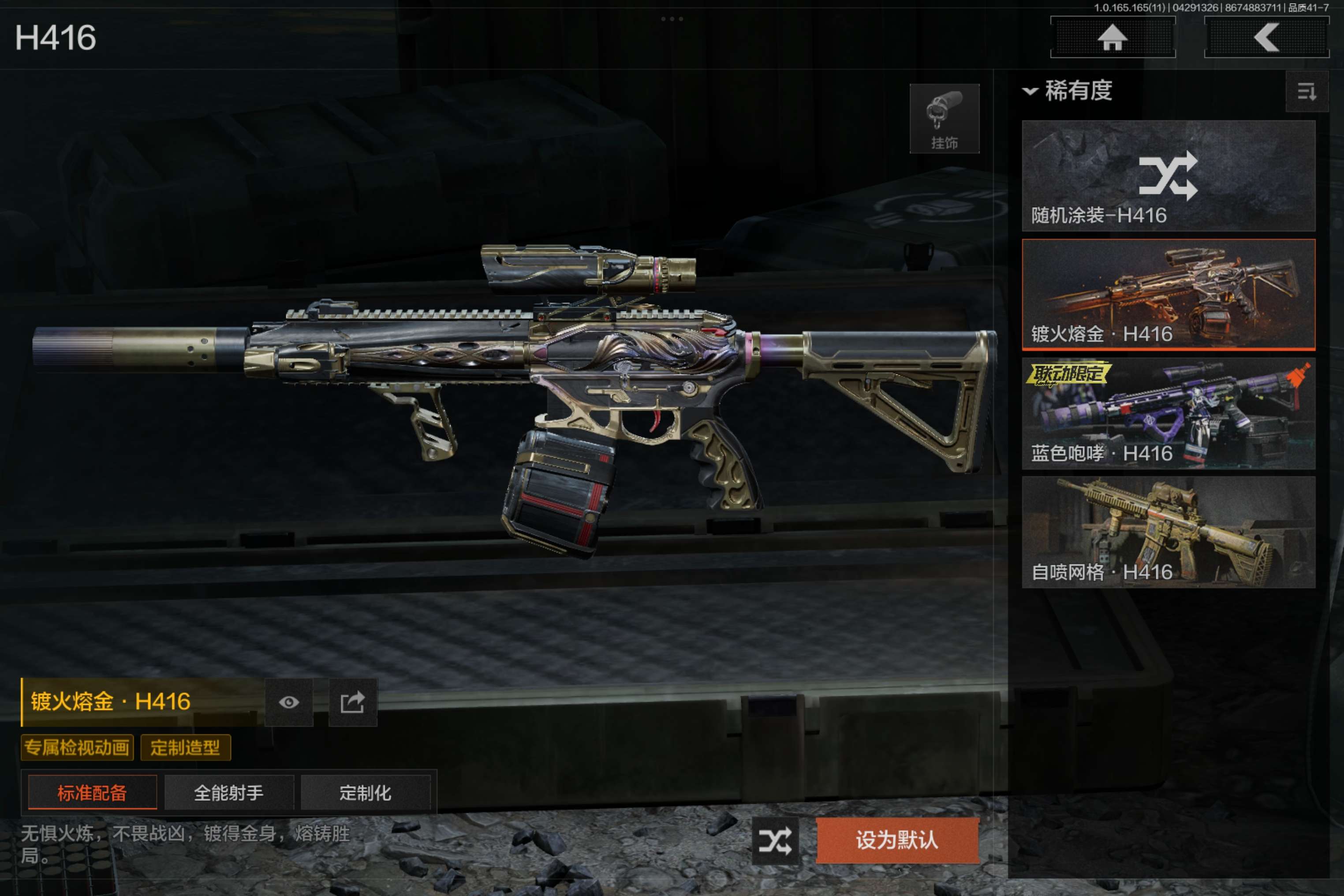Select the 随机涂装-H416 random skin
Image resolution: width=1344 pixels, height=896 pixels.
pyautogui.click(x=1168, y=176)
